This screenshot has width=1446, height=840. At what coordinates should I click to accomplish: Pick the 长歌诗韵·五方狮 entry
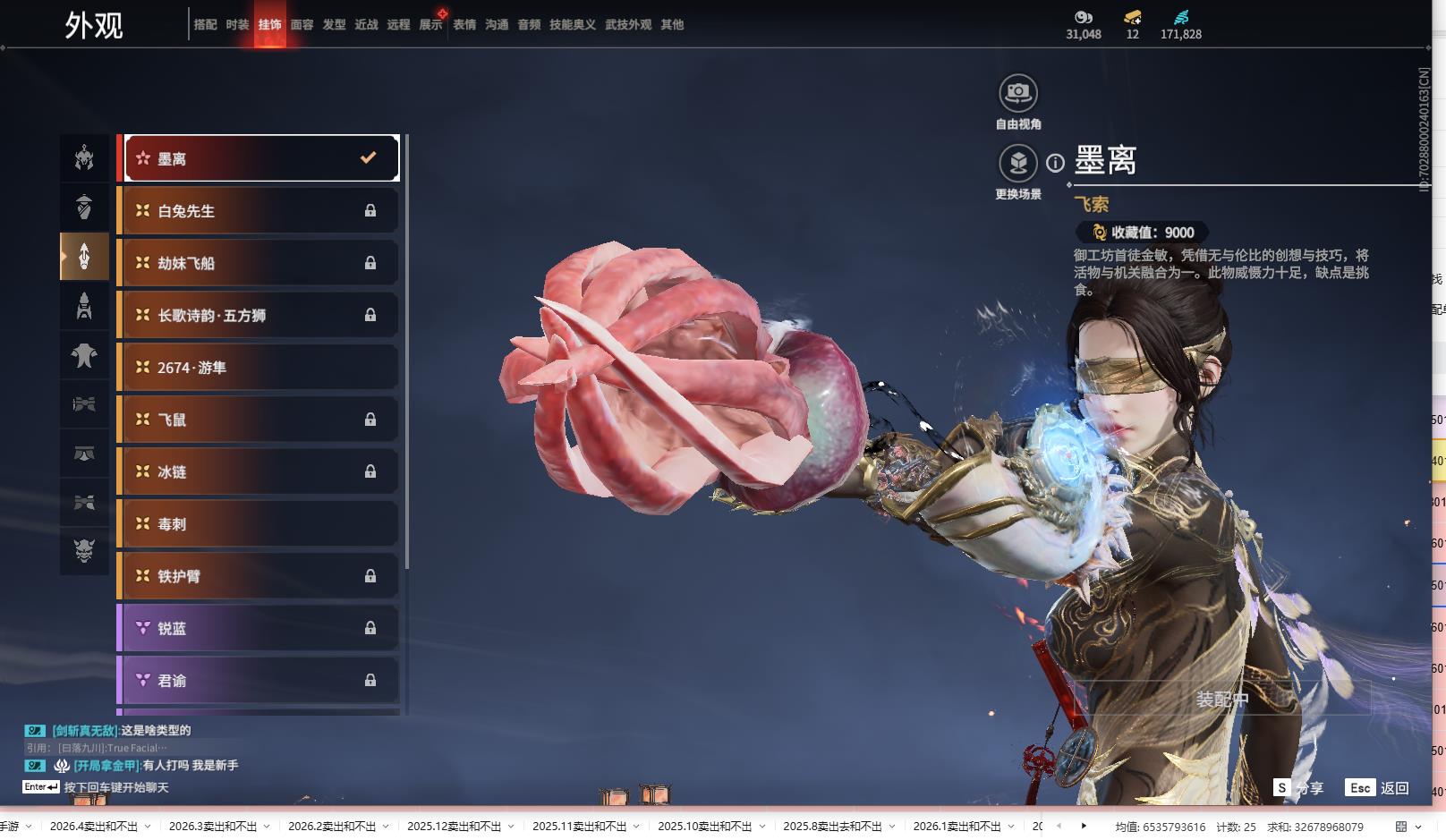(260, 315)
